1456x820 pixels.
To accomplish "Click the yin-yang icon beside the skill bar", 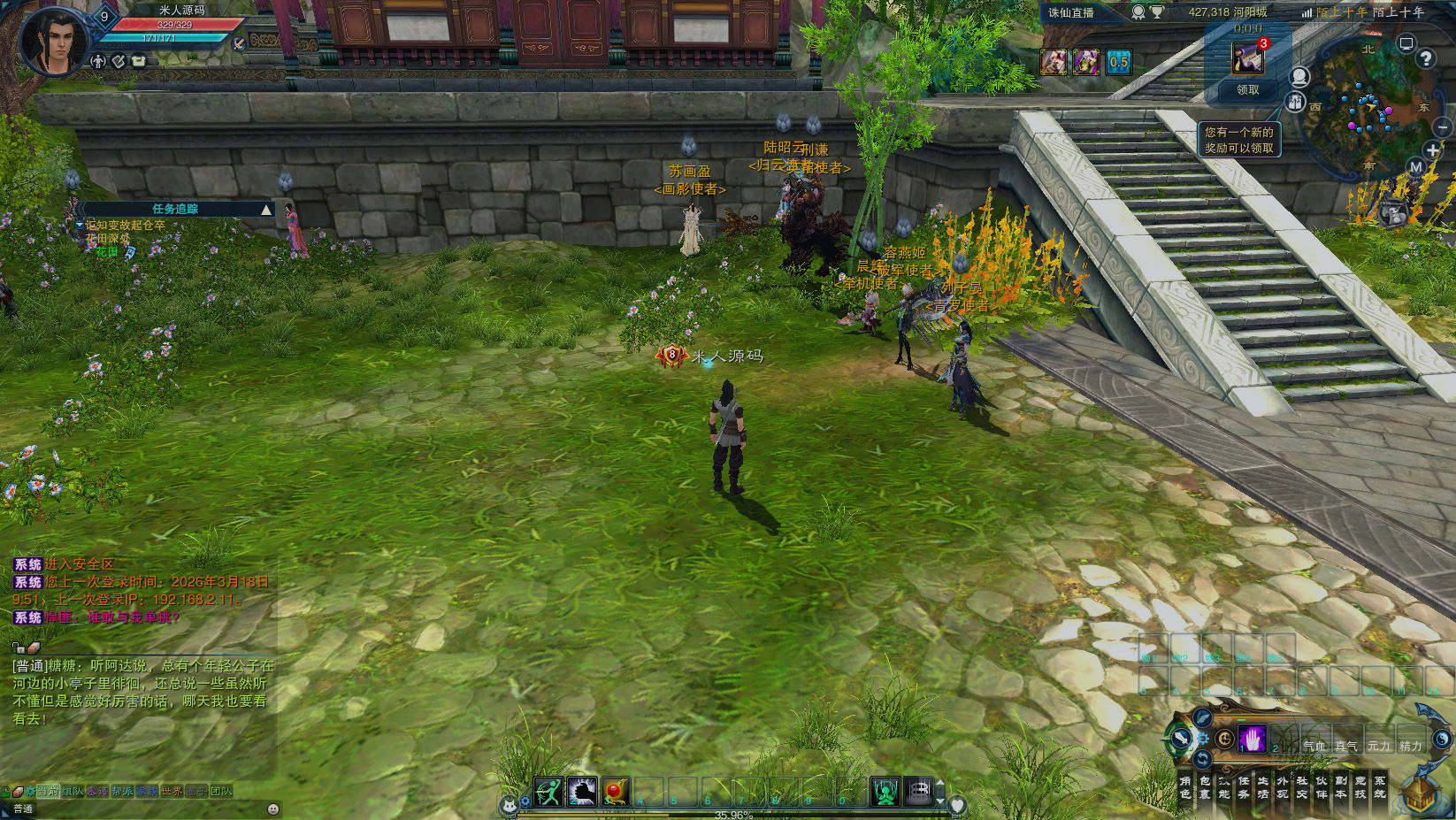I will click(x=1225, y=738).
